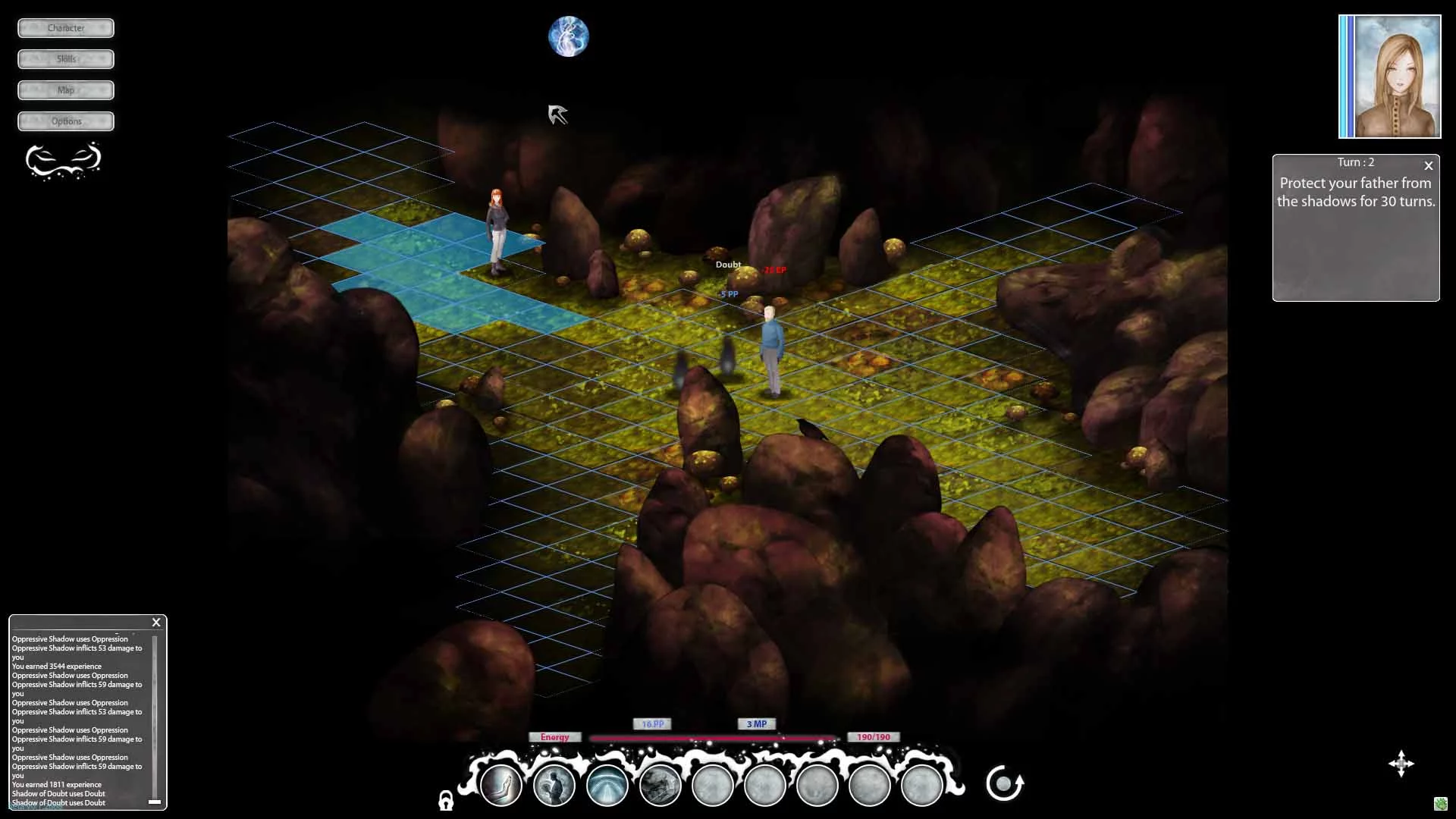1456x819 pixels.
Task: Click the closed-eyes mask emblem
Action: pos(64,160)
